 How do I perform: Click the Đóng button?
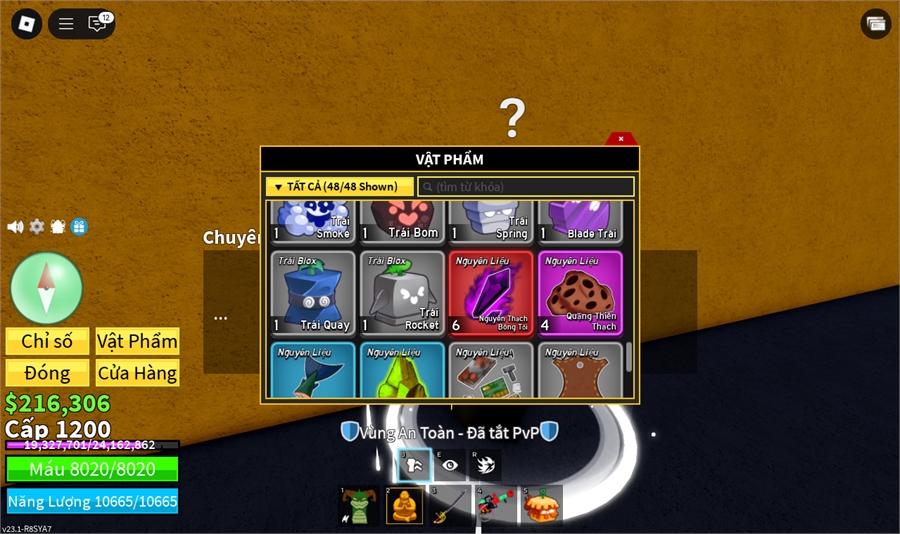point(47,373)
